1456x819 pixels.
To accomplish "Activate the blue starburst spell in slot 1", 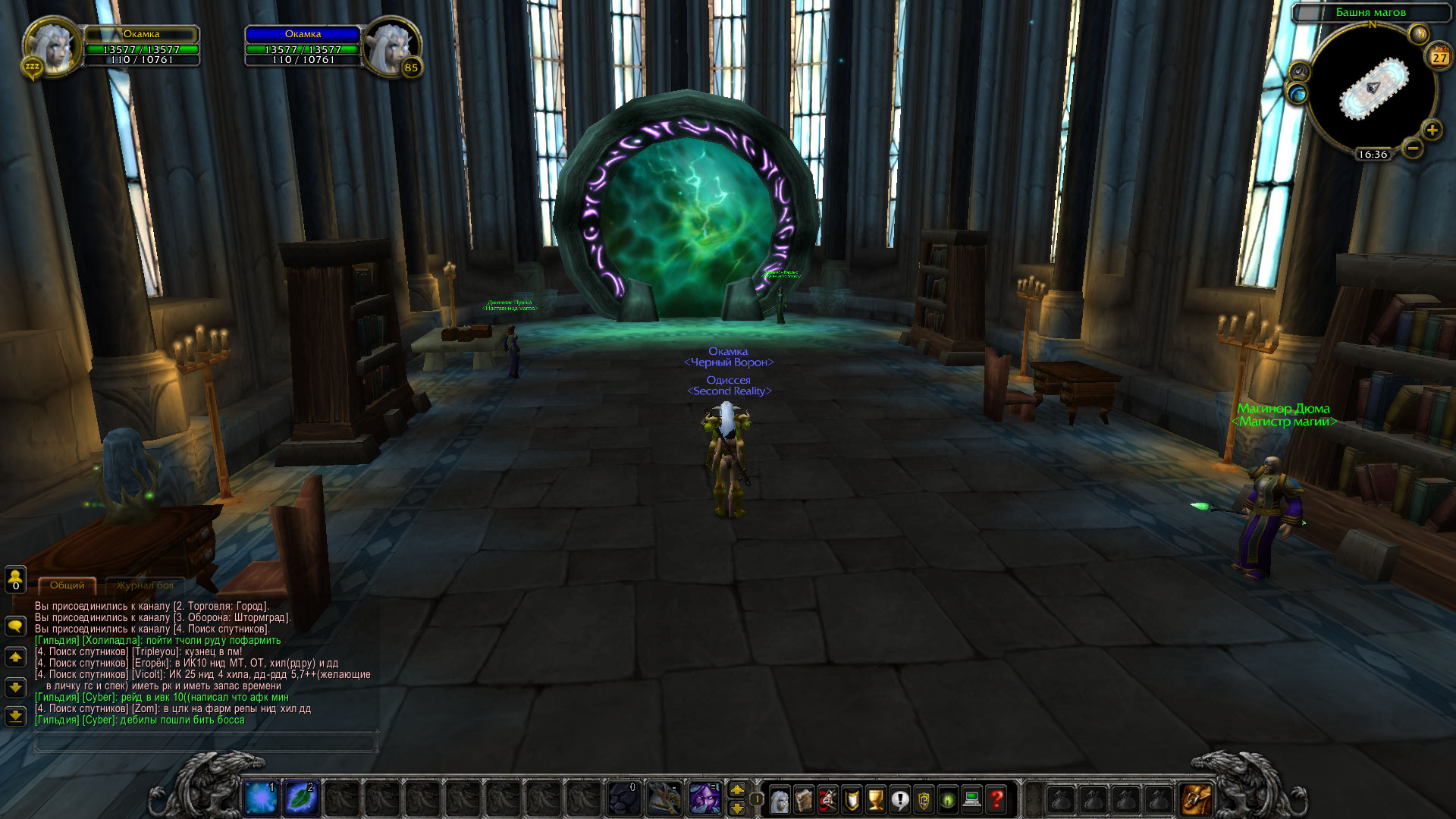I will click(x=261, y=799).
